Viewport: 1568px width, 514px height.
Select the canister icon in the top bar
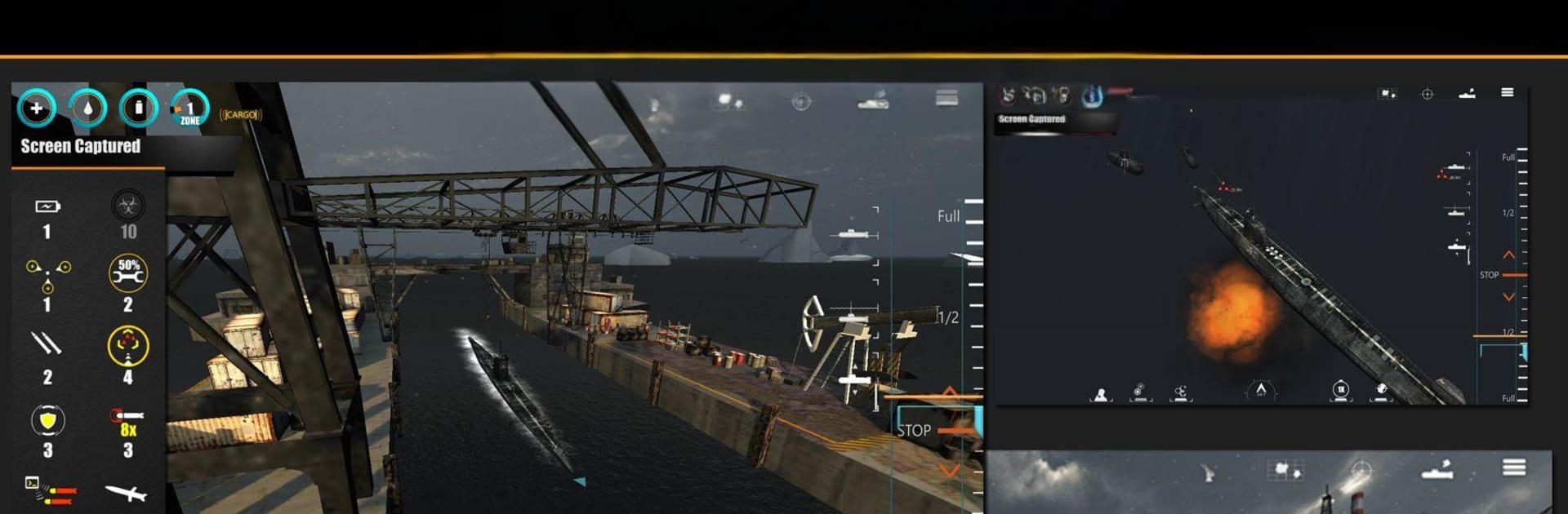coord(139,108)
